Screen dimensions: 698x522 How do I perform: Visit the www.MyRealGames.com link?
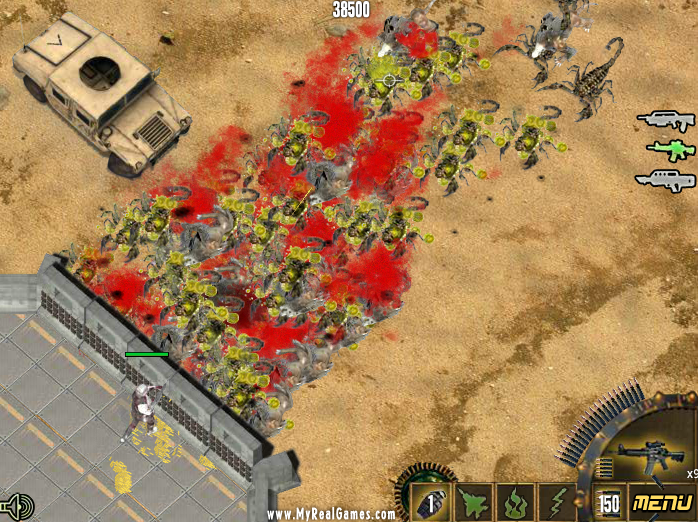click(331, 514)
